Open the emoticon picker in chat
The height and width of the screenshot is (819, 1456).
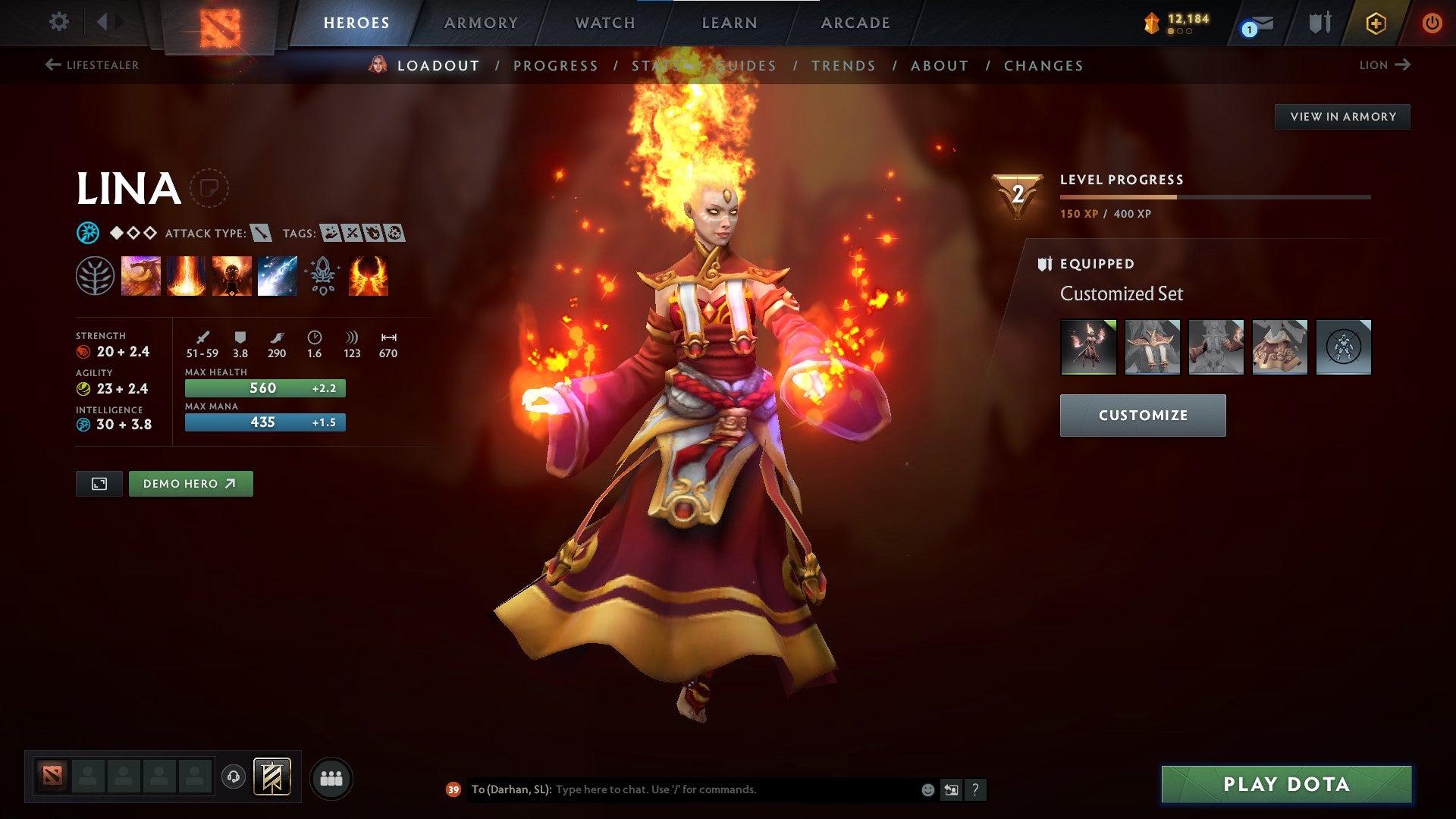pos(927,789)
